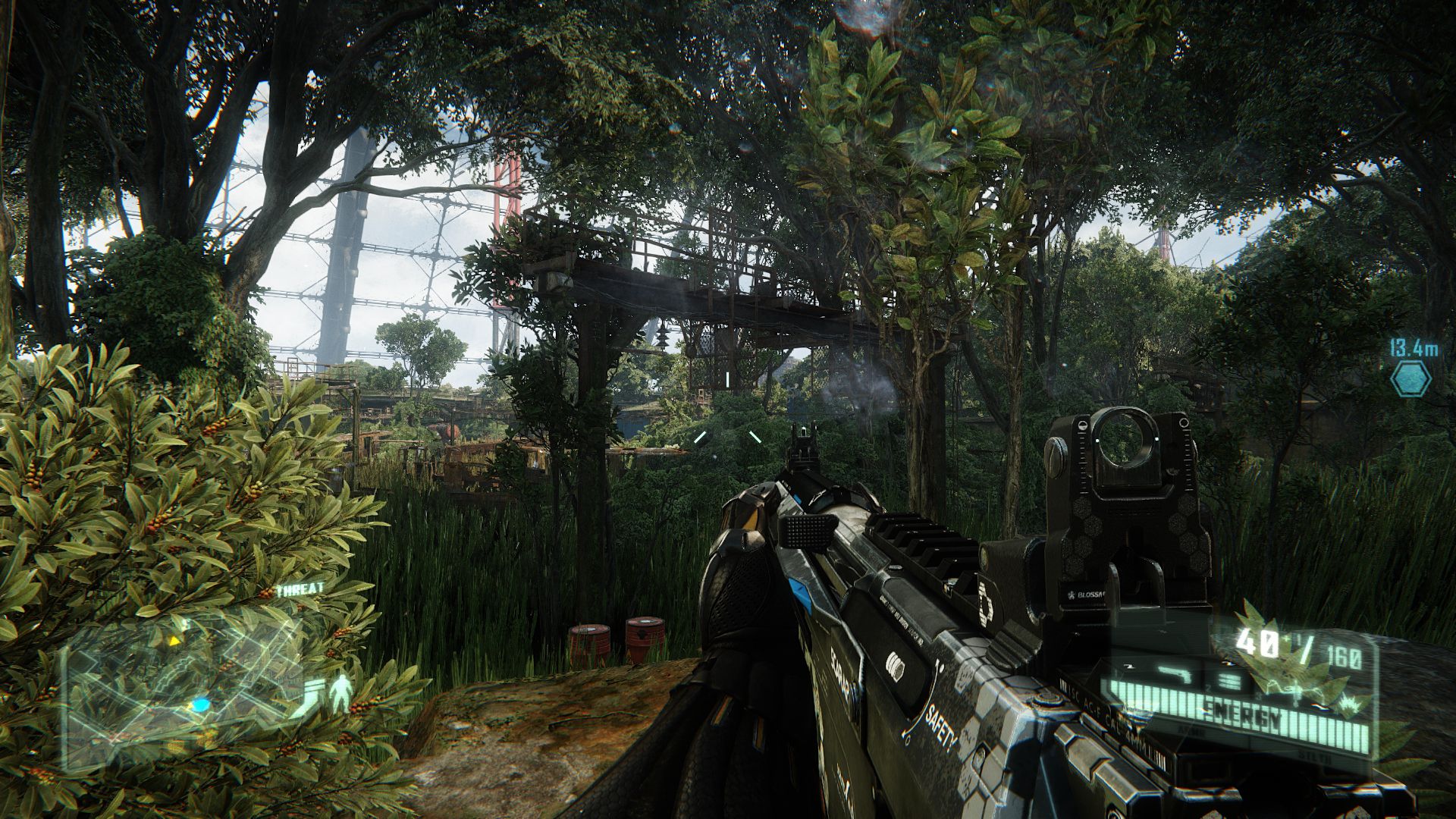Click the blue player dot on the minimap
The image size is (1456, 819).
click(200, 706)
